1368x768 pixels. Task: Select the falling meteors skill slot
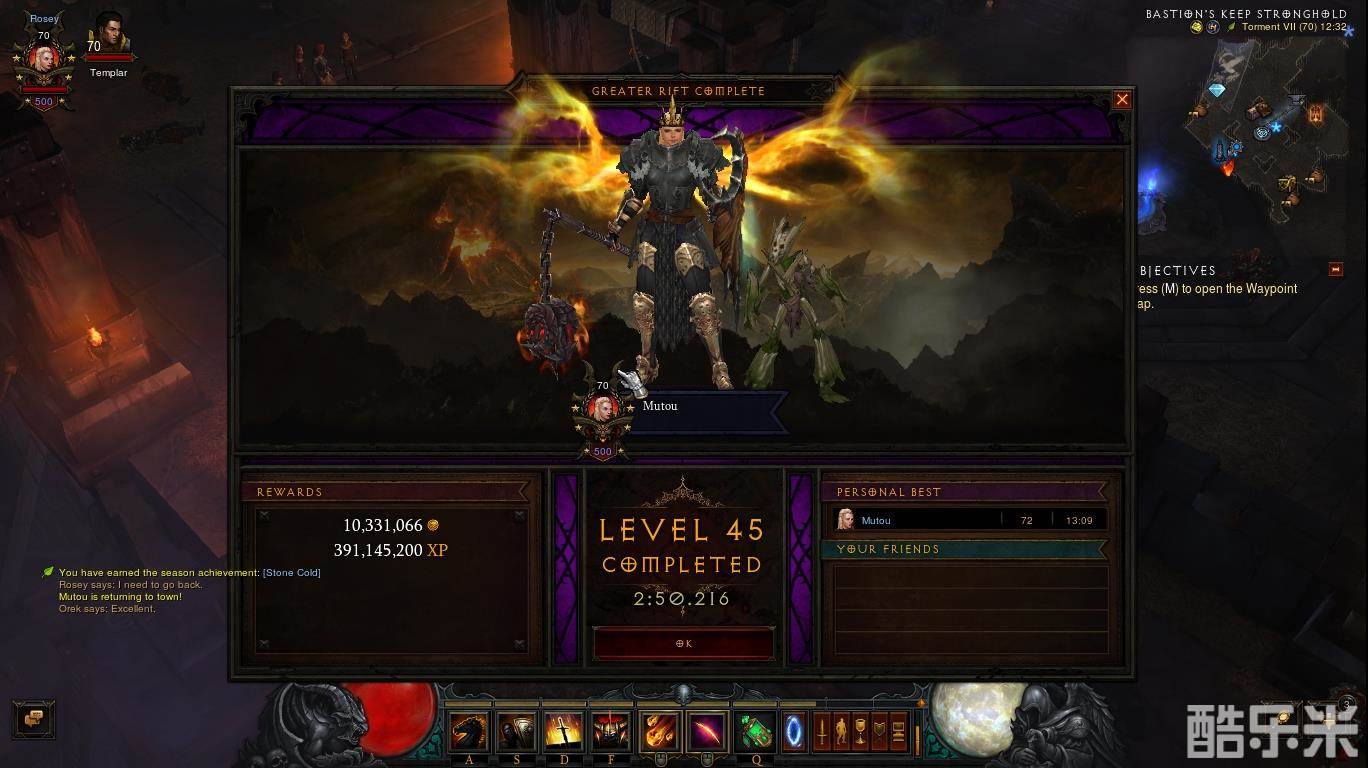point(661,732)
